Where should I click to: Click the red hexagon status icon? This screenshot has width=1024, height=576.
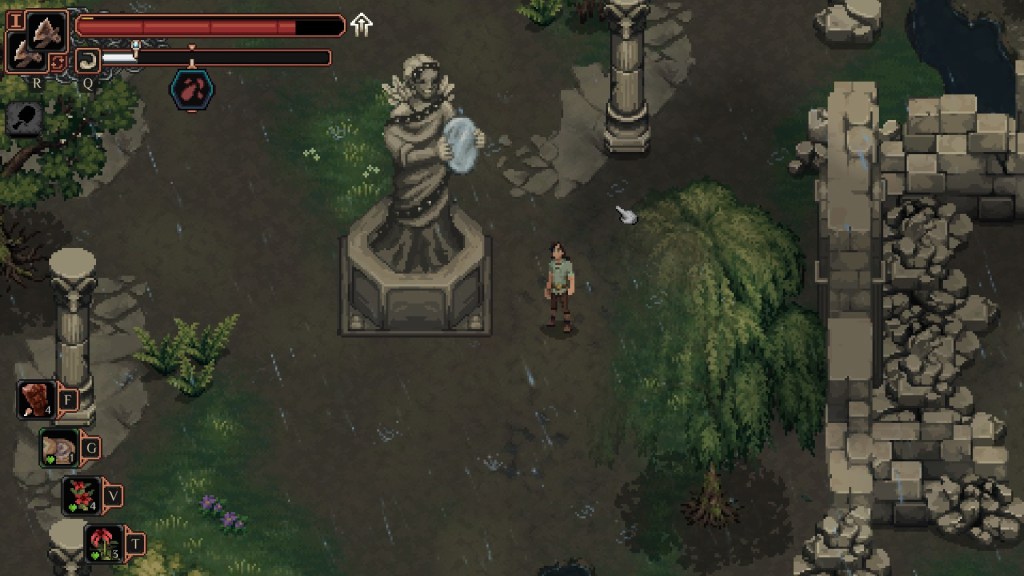point(190,88)
